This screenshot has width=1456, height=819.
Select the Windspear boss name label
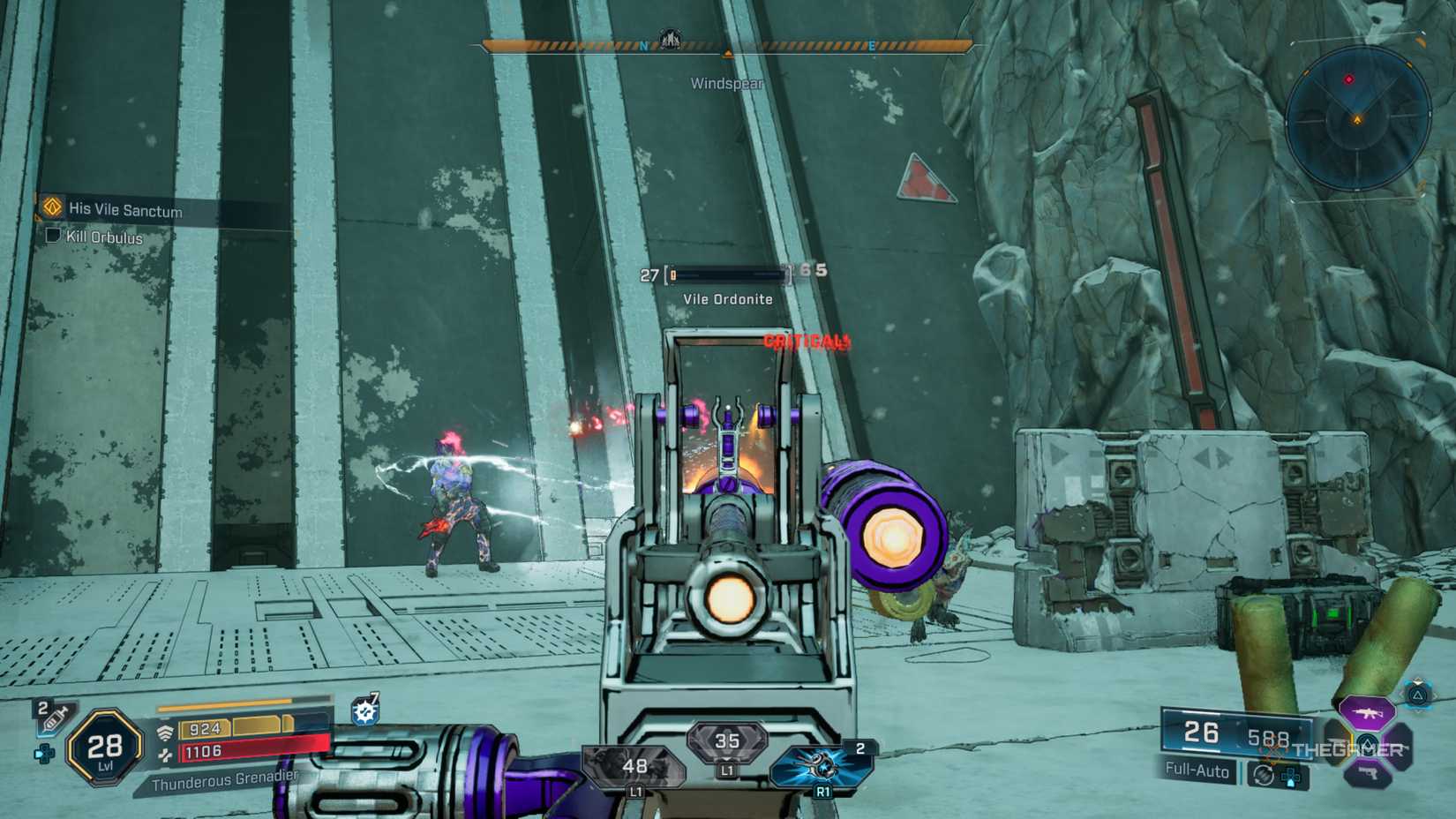click(727, 82)
